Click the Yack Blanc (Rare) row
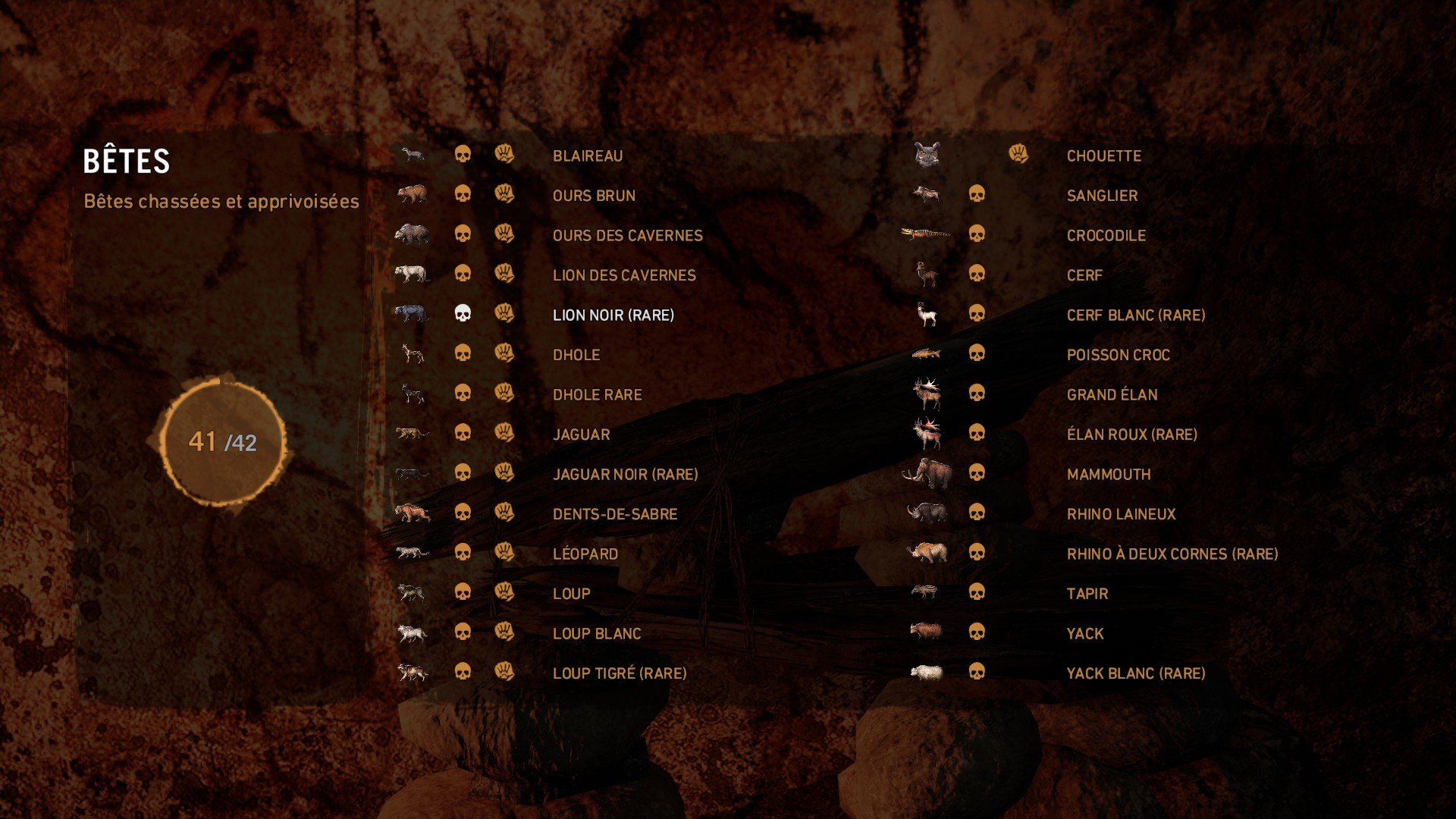Screen dimensions: 1456x819 tap(1135, 673)
